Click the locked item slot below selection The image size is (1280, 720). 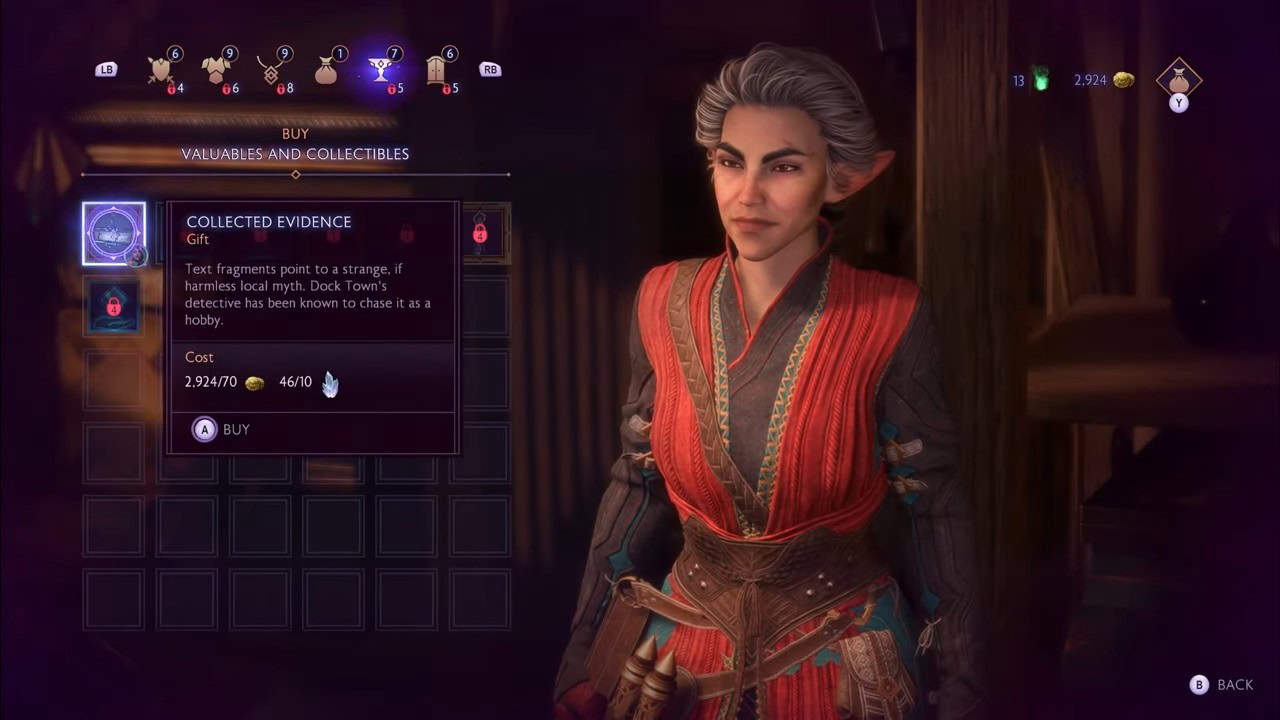[x=113, y=306]
